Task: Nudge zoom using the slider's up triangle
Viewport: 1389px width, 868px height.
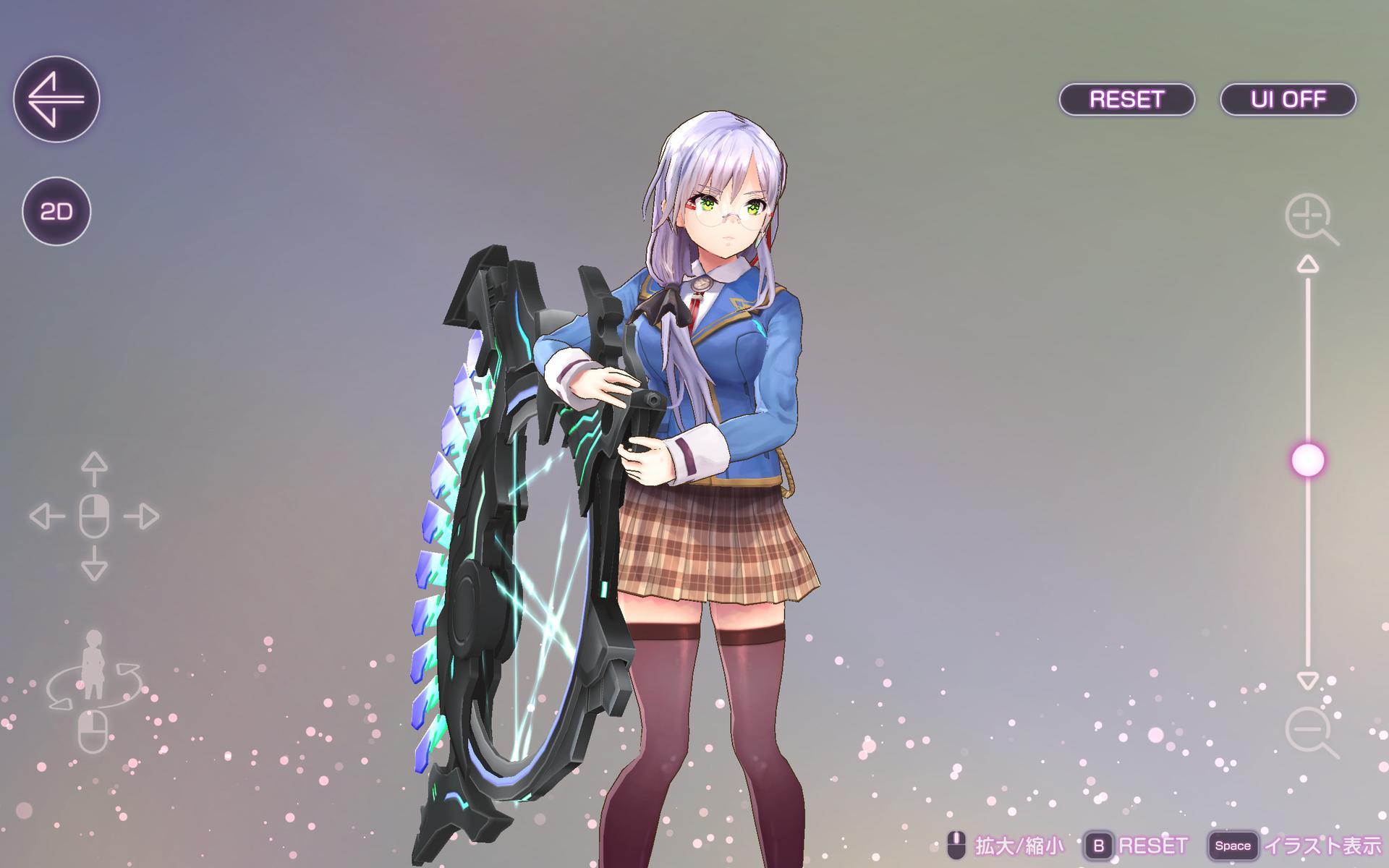Action: point(1307,265)
